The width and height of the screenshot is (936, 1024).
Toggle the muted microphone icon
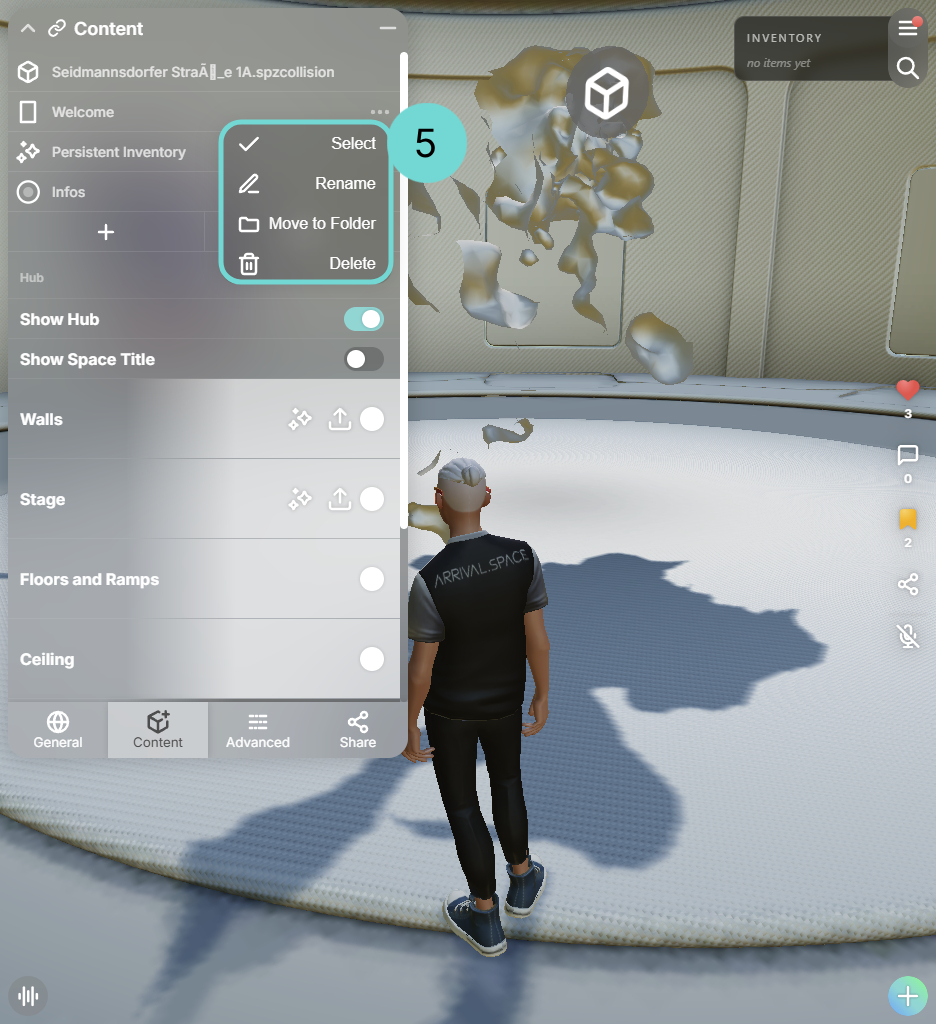click(x=907, y=635)
